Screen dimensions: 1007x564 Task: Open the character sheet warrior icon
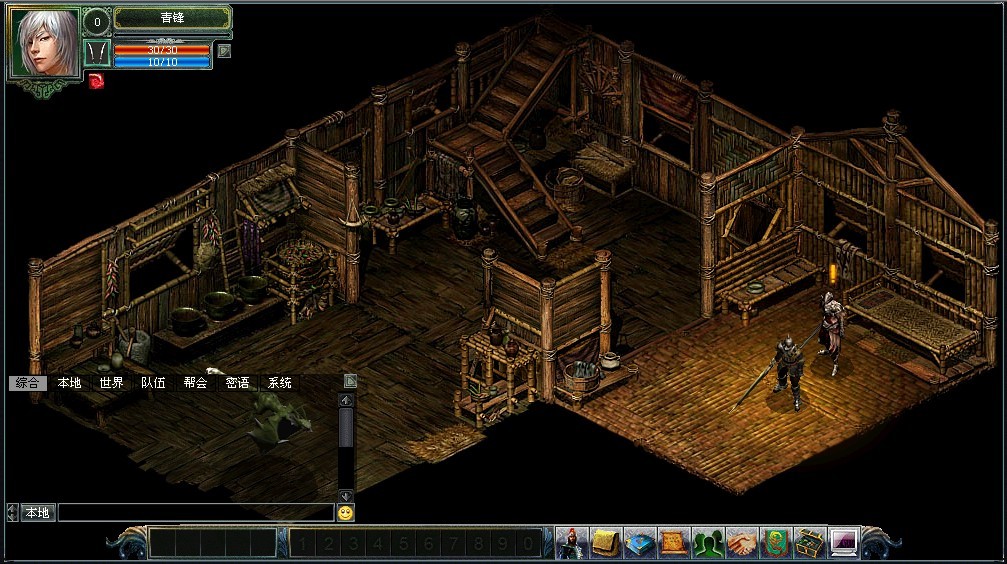pos(571,542)
